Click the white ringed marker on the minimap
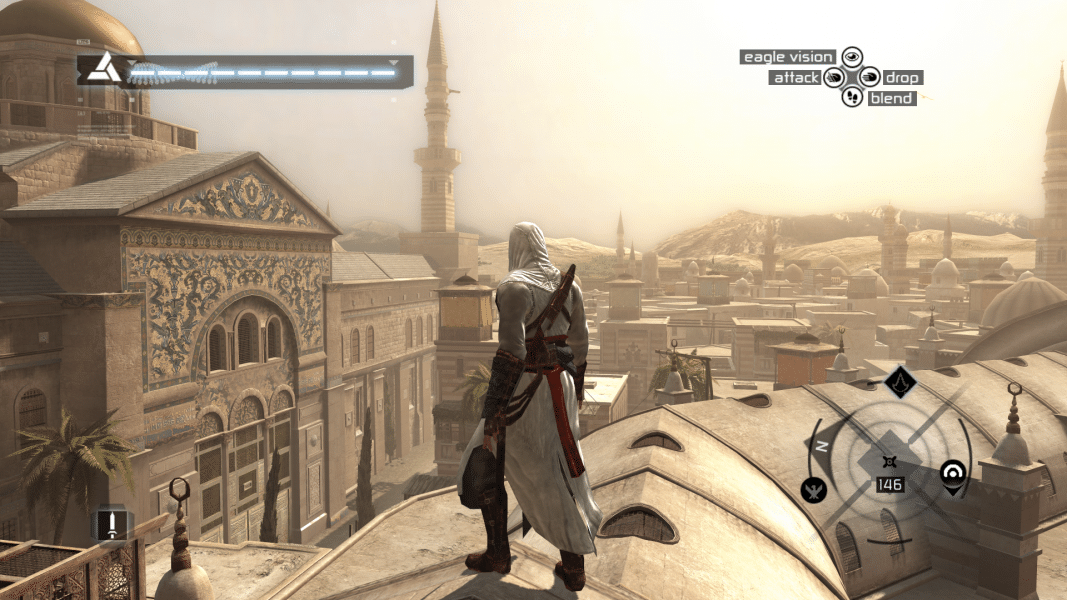The image size is (1067, 600). click(954, 473)
